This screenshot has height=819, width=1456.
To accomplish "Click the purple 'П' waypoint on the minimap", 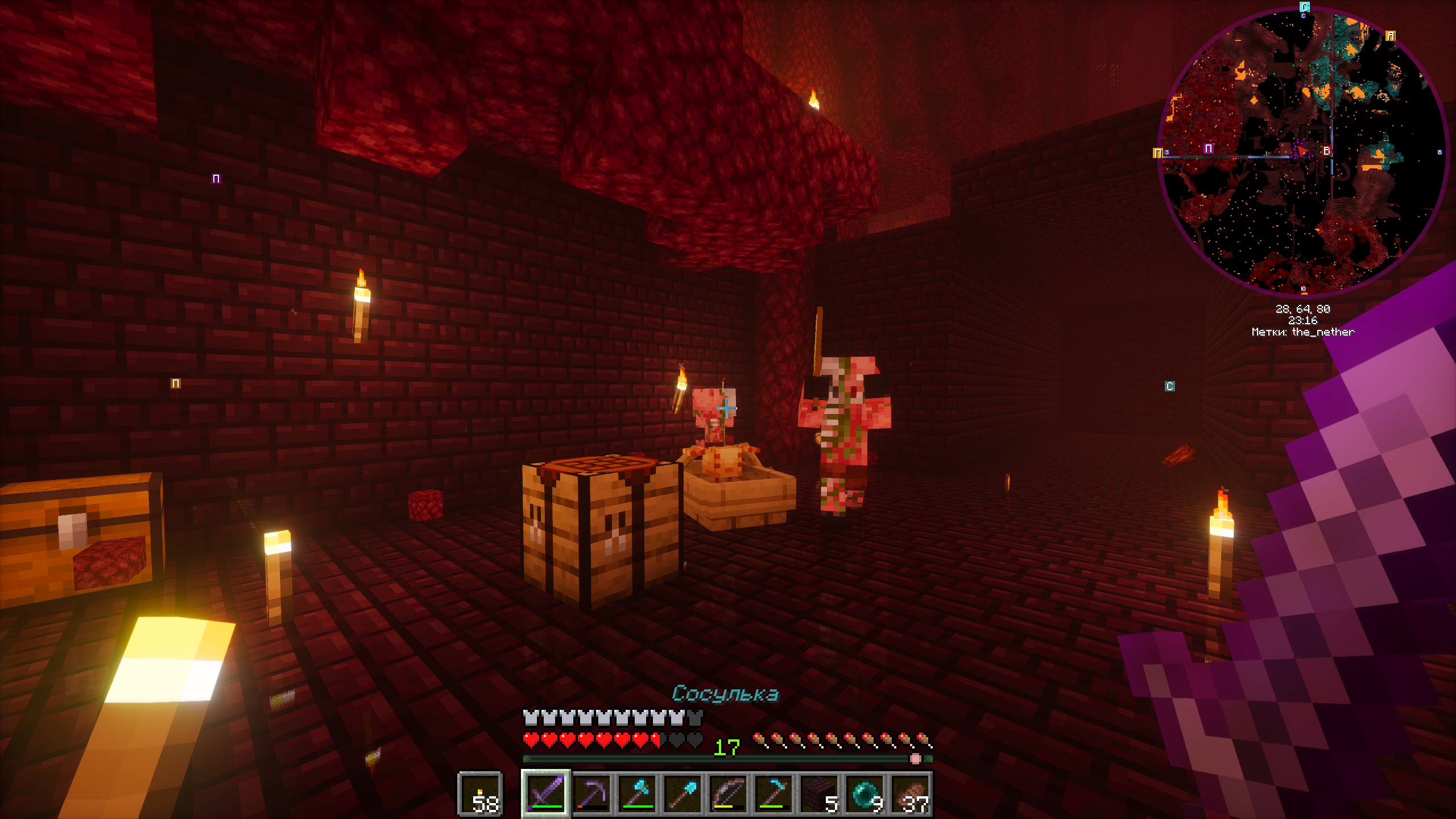I will [1208, 148].
